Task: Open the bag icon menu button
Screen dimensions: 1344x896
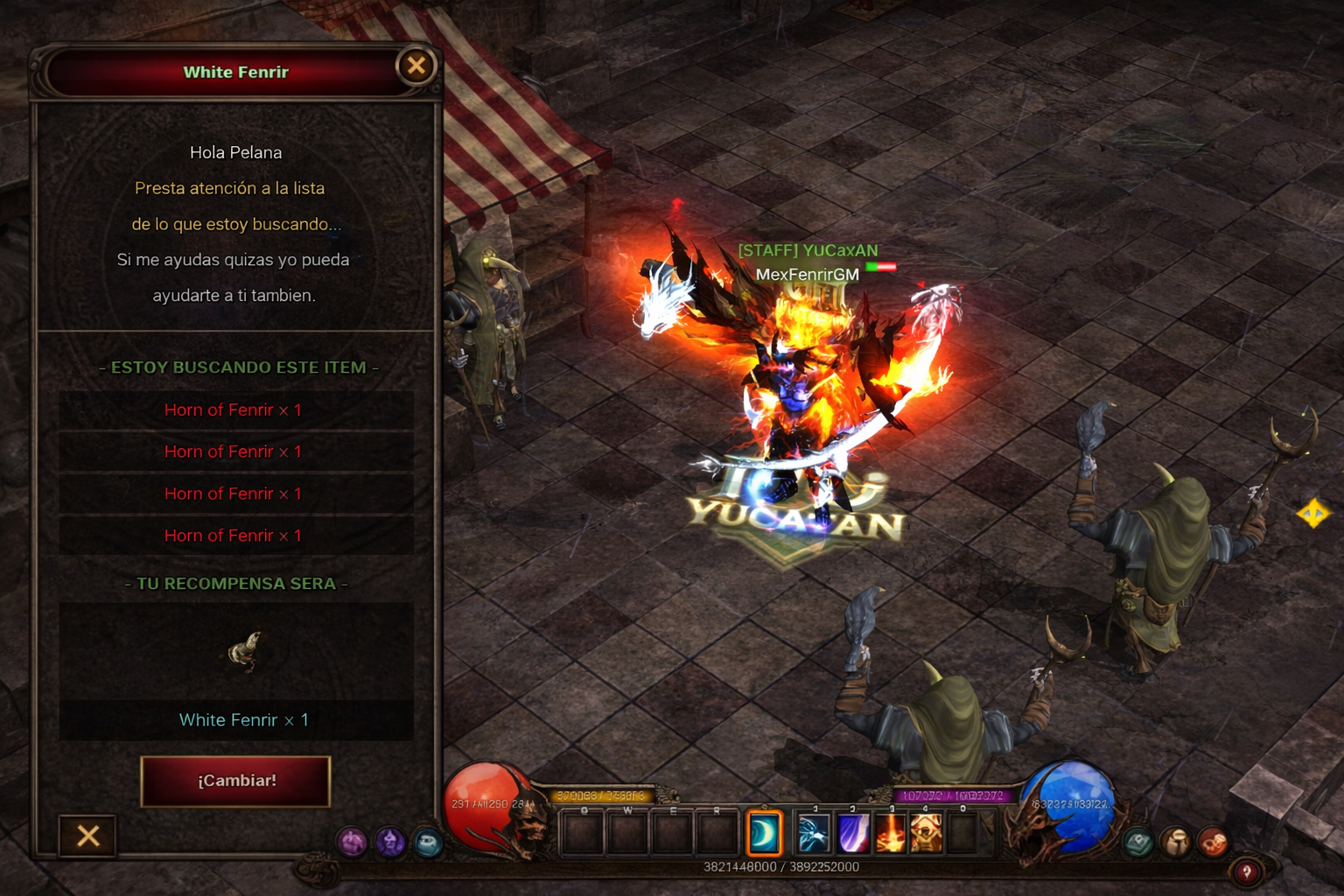Action: pyautogui.click(x=1176, y=843)
